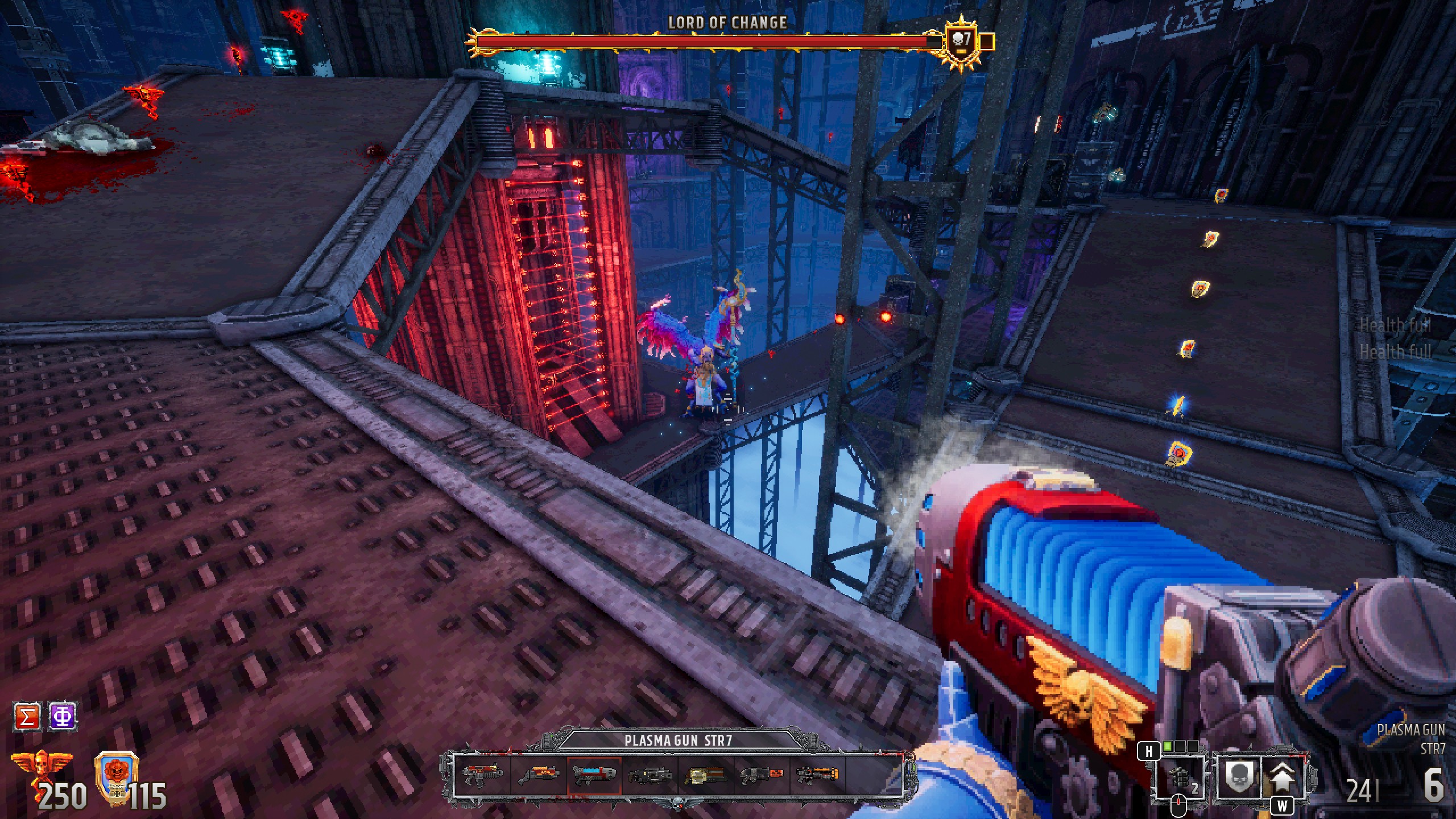Pick the gold-plated cannon weapon slot
The image size is (1456, 819).
[706, 775]
